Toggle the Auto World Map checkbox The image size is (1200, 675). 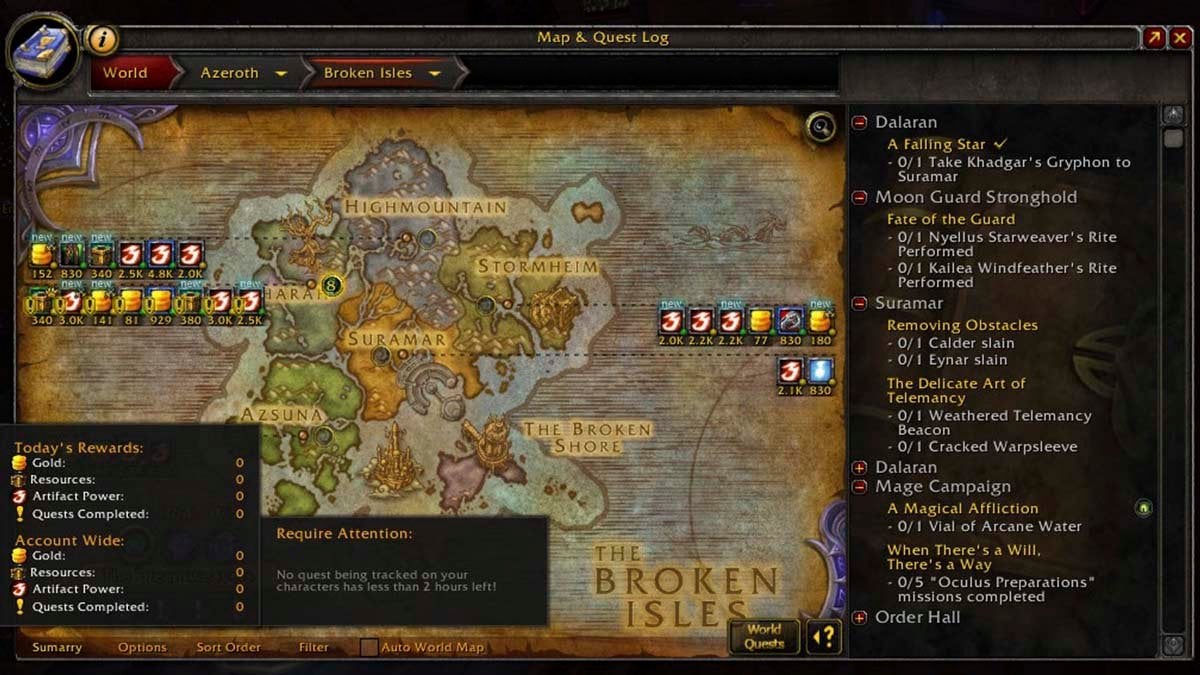(369, 647)
